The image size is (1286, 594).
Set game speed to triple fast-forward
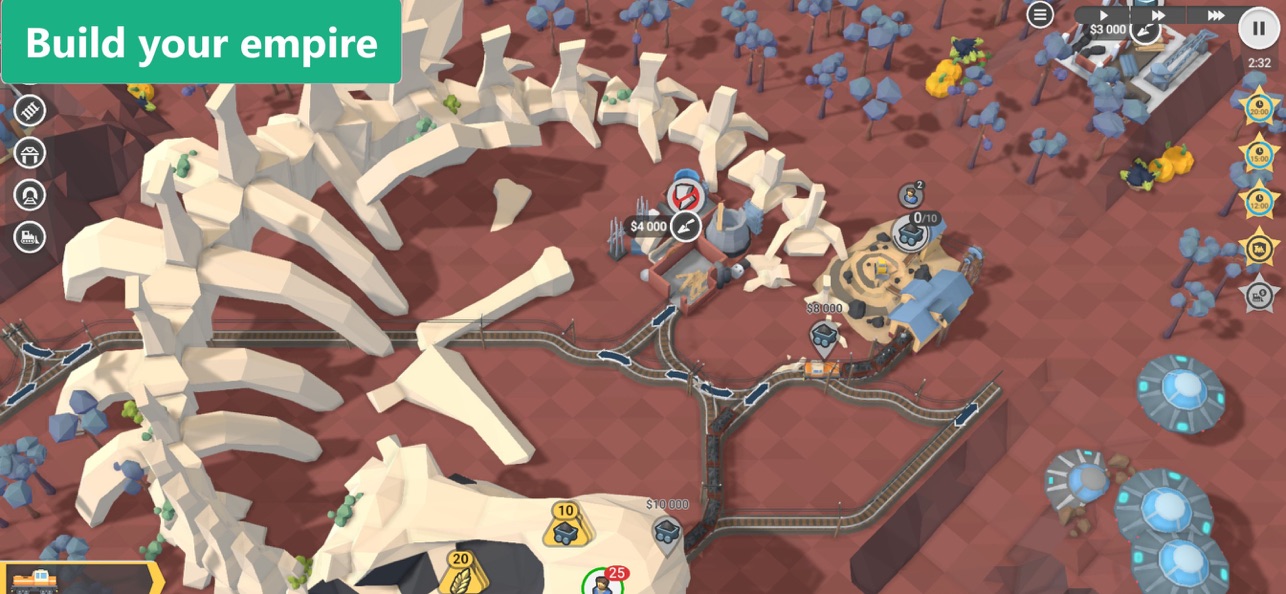click(x=1216, y=15)
